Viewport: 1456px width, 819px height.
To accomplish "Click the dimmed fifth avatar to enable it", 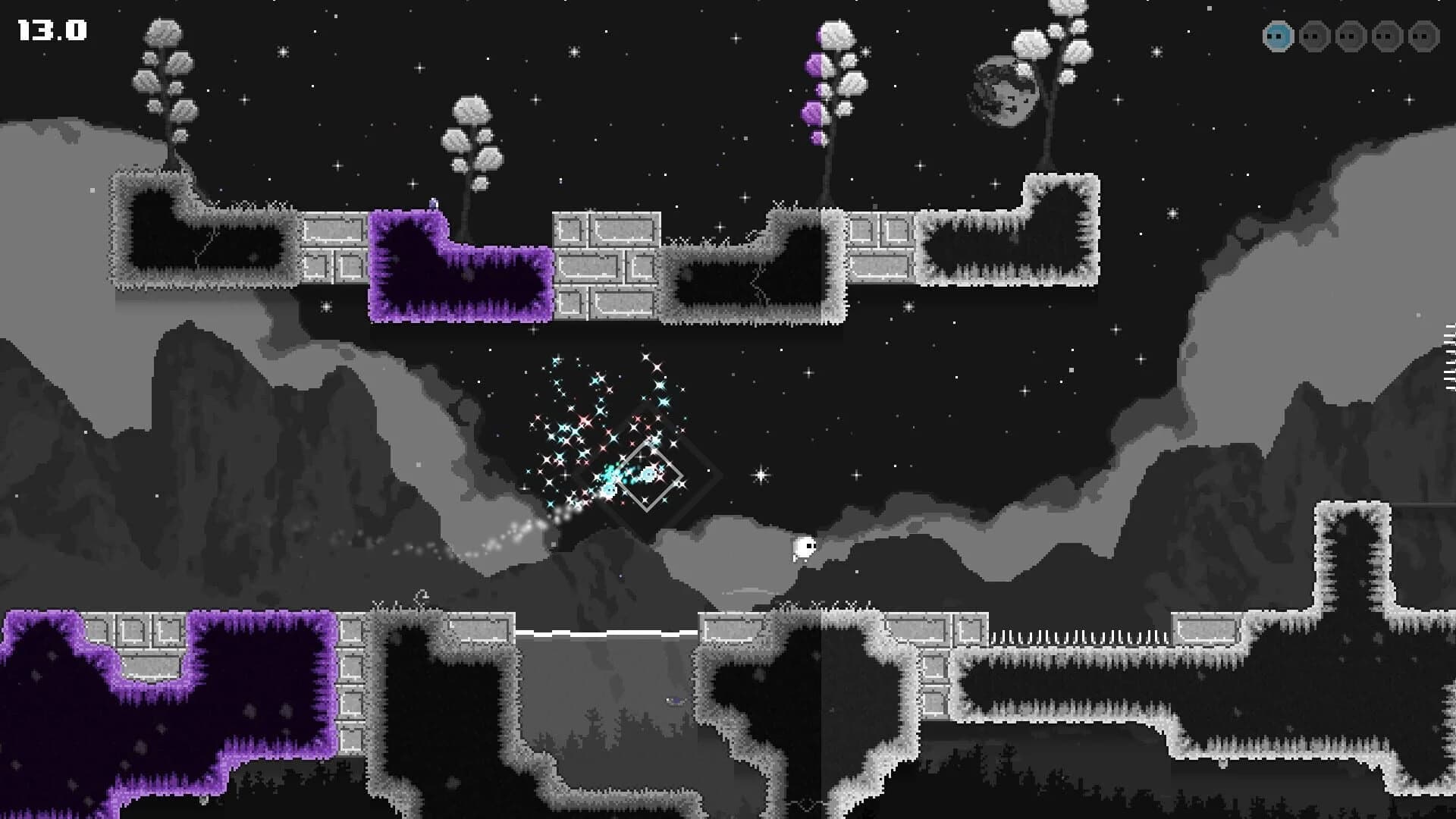I will point(1423,36).
